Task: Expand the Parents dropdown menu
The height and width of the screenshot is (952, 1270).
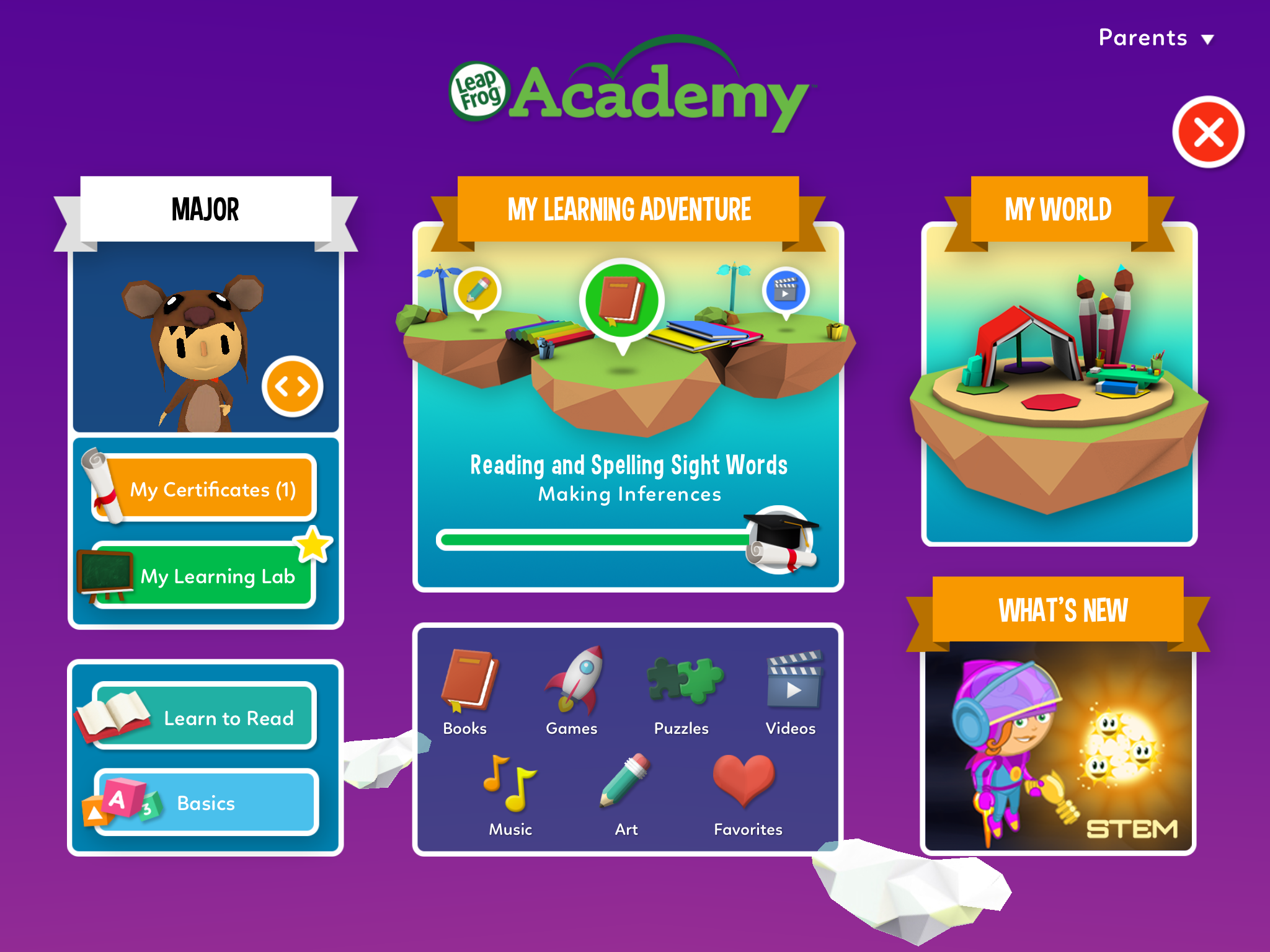Action: point(1157,37)
